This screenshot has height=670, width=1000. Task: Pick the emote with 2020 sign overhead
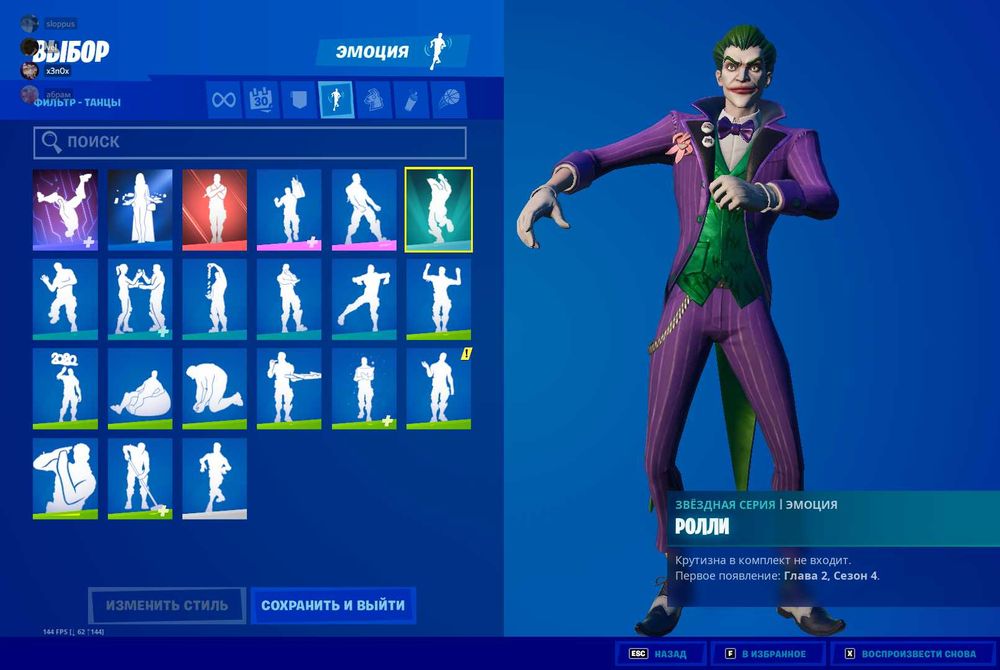[65, 389]
